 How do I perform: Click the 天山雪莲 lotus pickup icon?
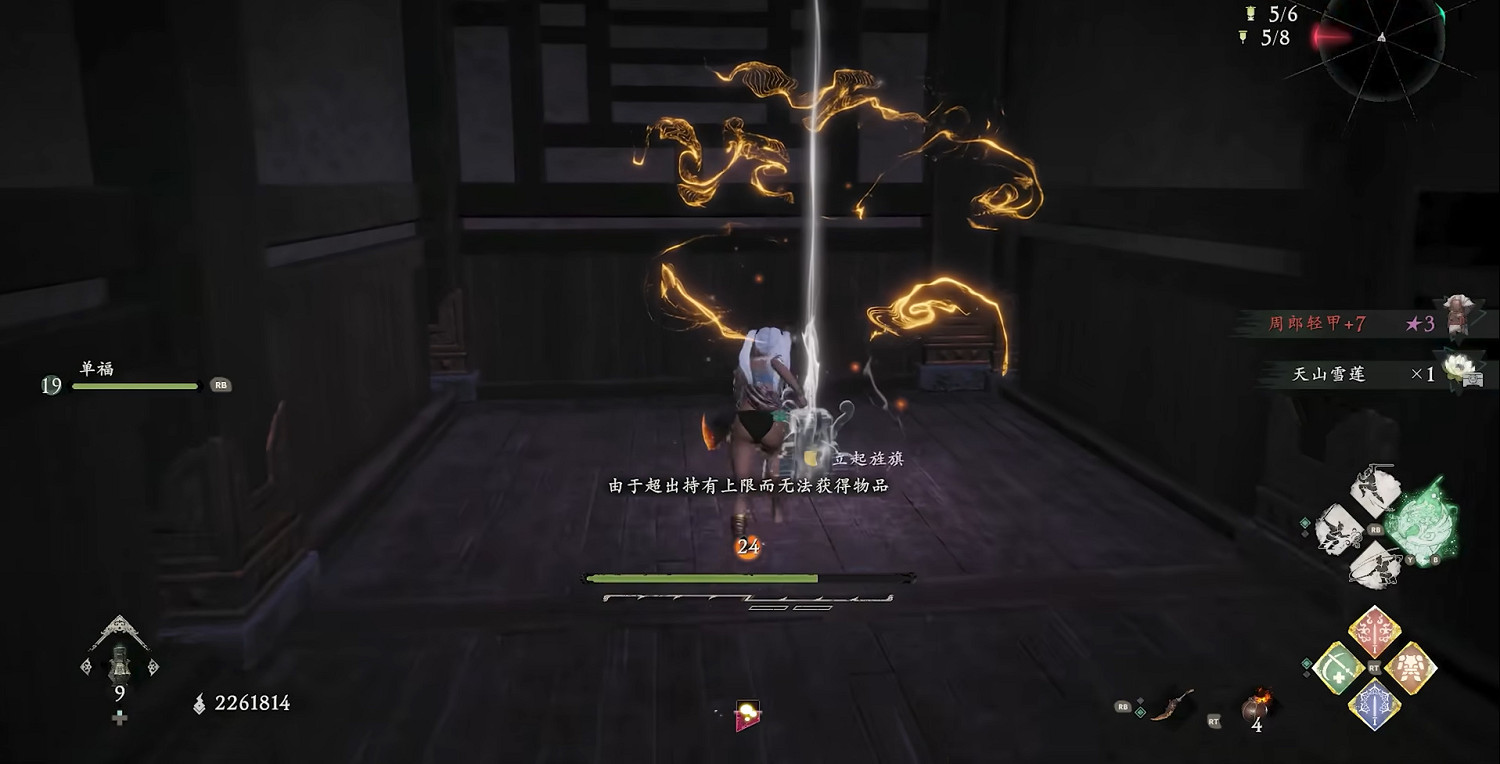(1460, 367)
